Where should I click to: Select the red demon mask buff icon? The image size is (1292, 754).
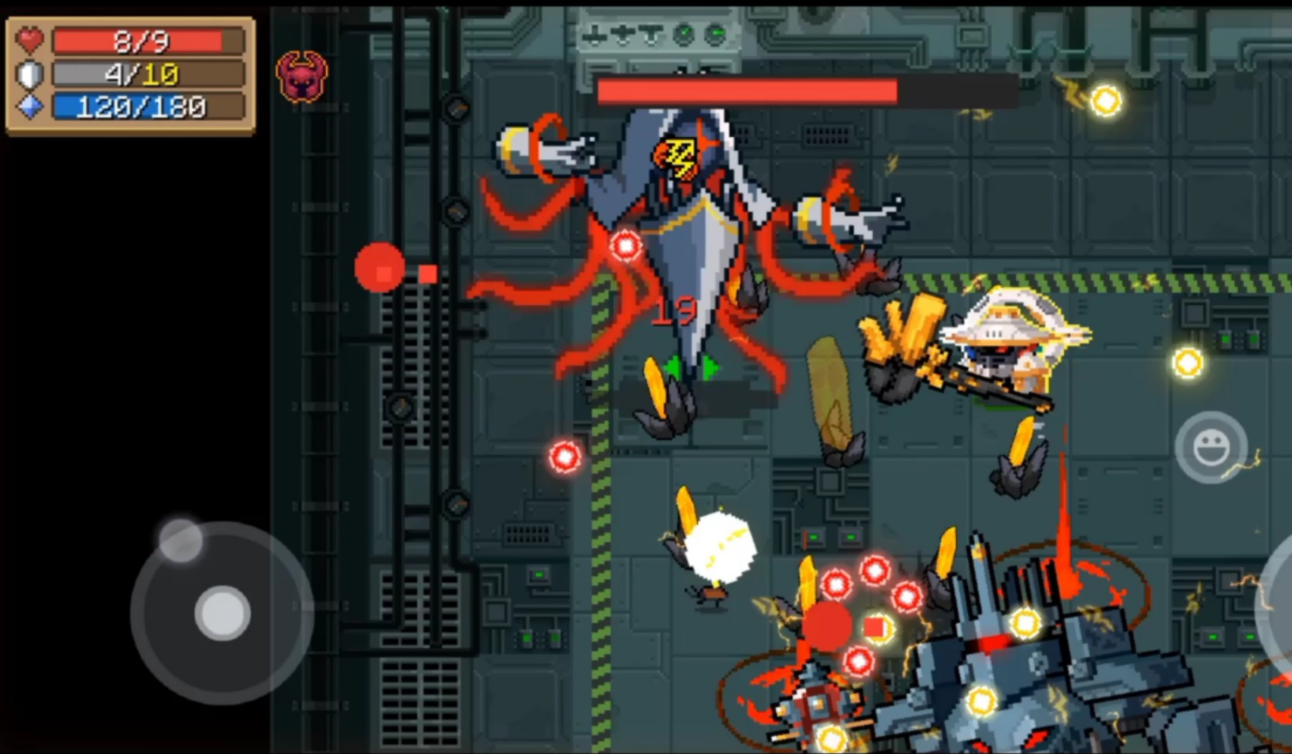pos(301,76)
